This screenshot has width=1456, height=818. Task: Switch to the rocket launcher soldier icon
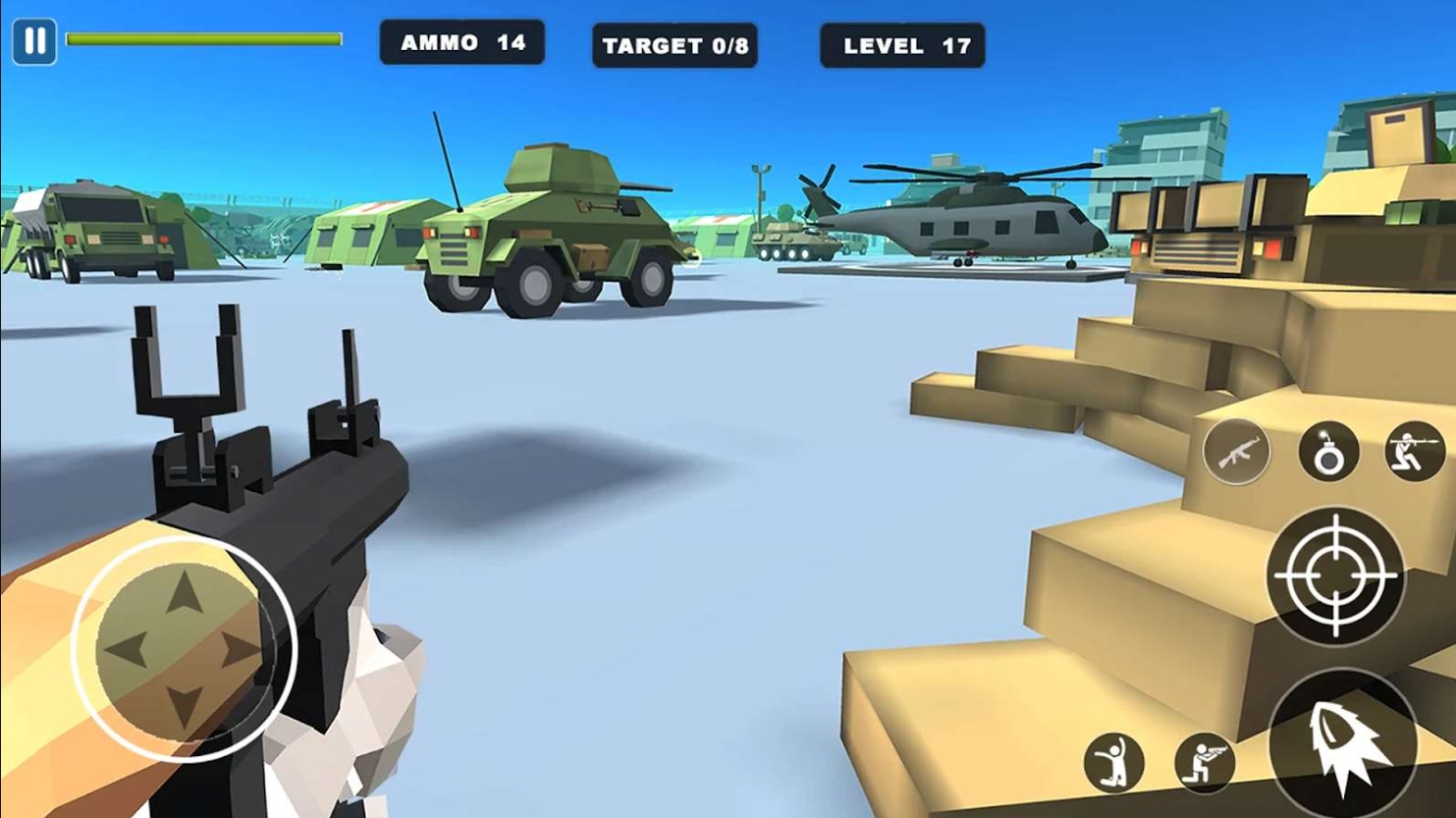(x=1414, y=453)
